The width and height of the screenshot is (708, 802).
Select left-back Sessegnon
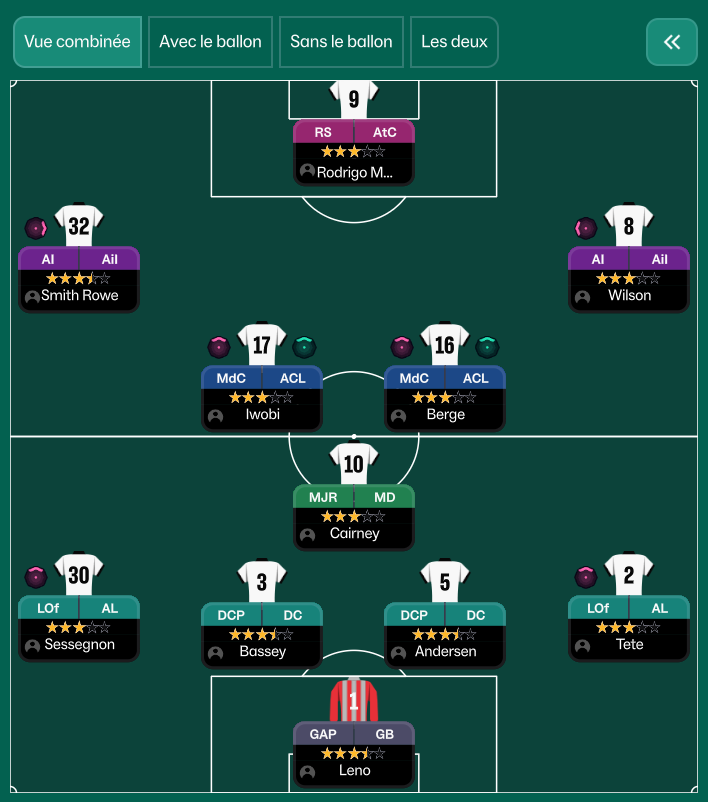point(79,627)
